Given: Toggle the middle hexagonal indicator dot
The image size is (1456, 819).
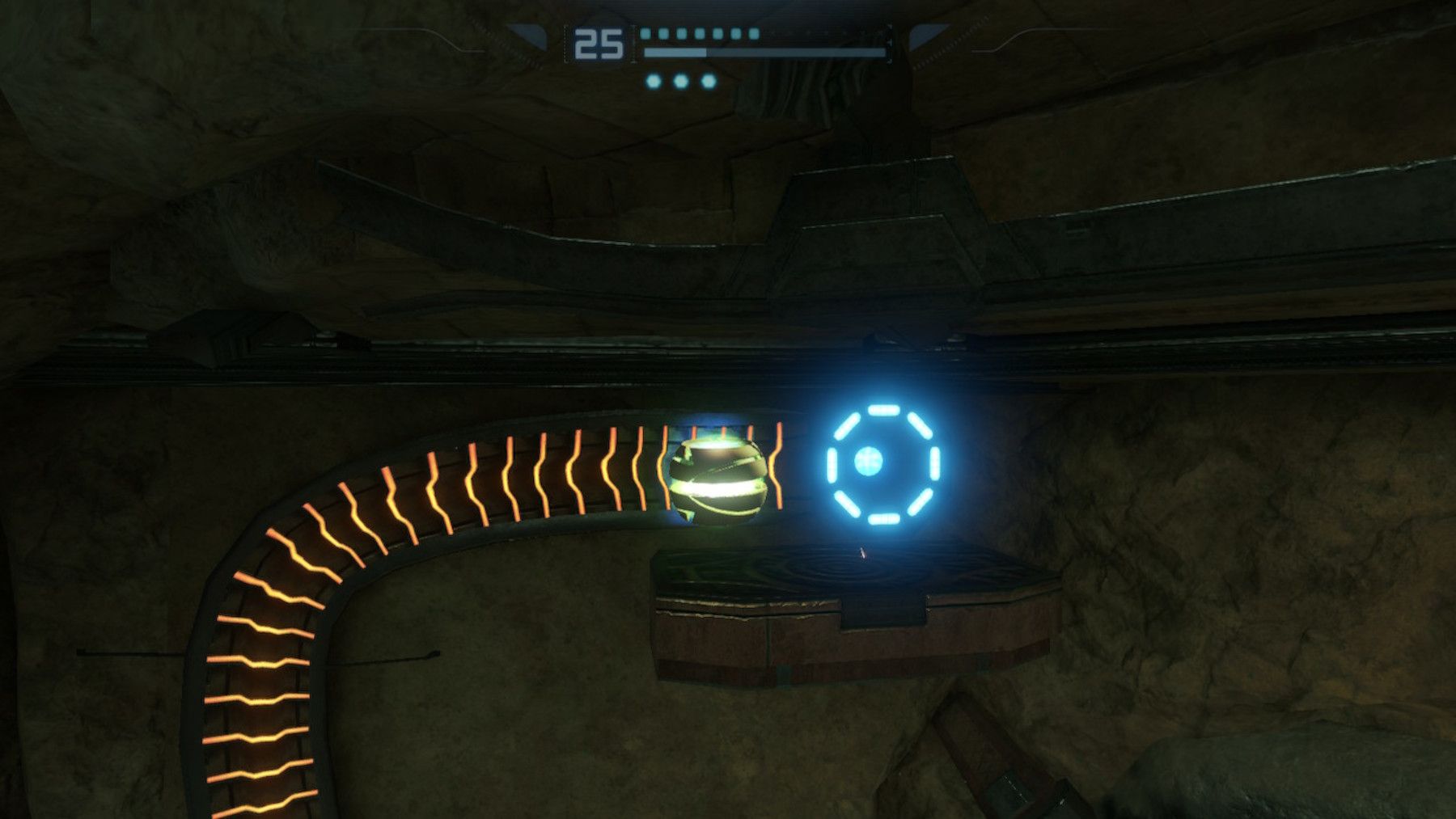Looking at the screenshot, I should click(680, 82).
